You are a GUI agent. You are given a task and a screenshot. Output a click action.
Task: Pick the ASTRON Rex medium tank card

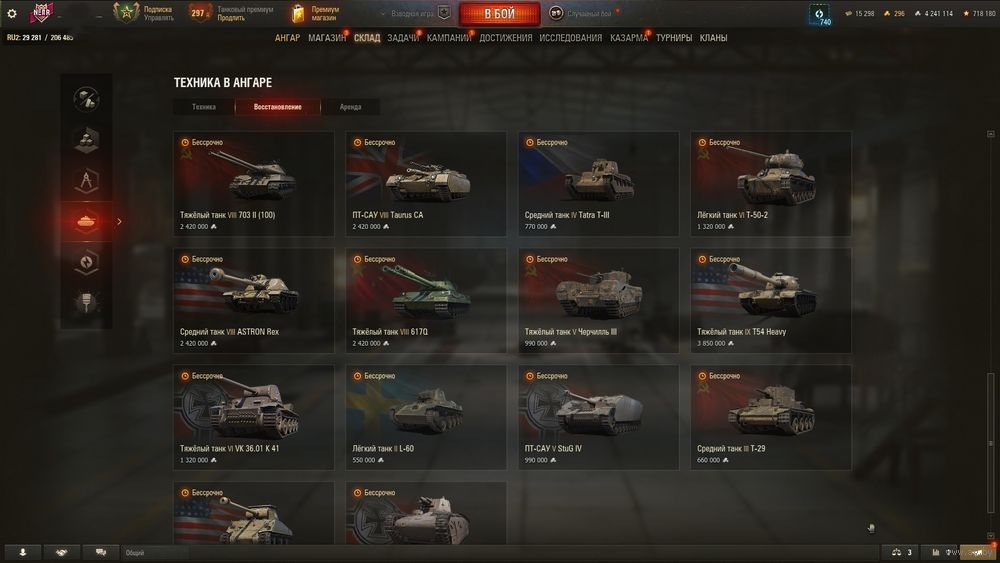click(x=253, y=300)
